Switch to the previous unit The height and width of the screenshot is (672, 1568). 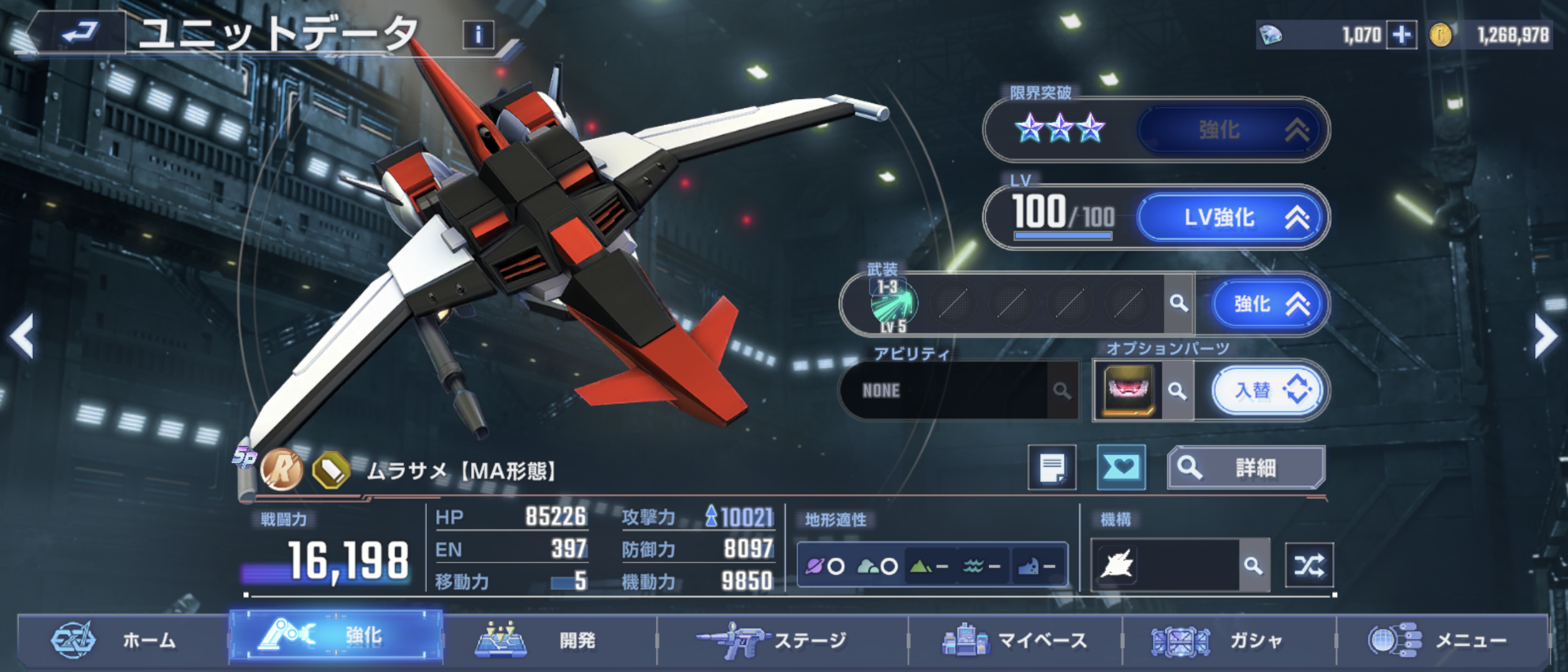tap(22, 336)
